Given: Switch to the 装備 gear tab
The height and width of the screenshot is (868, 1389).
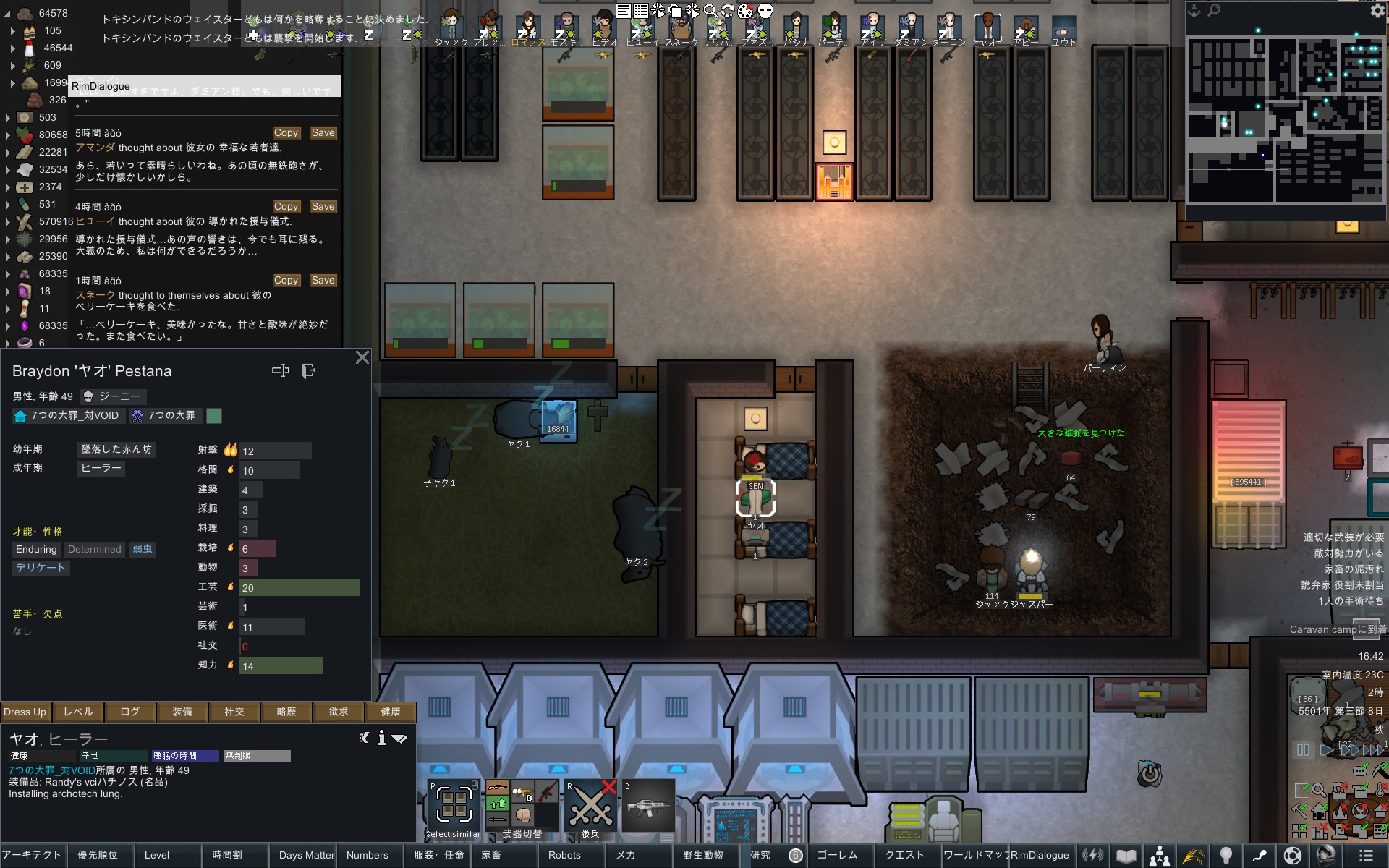Looking at the screenshot, I should click(x=182, y=712).
